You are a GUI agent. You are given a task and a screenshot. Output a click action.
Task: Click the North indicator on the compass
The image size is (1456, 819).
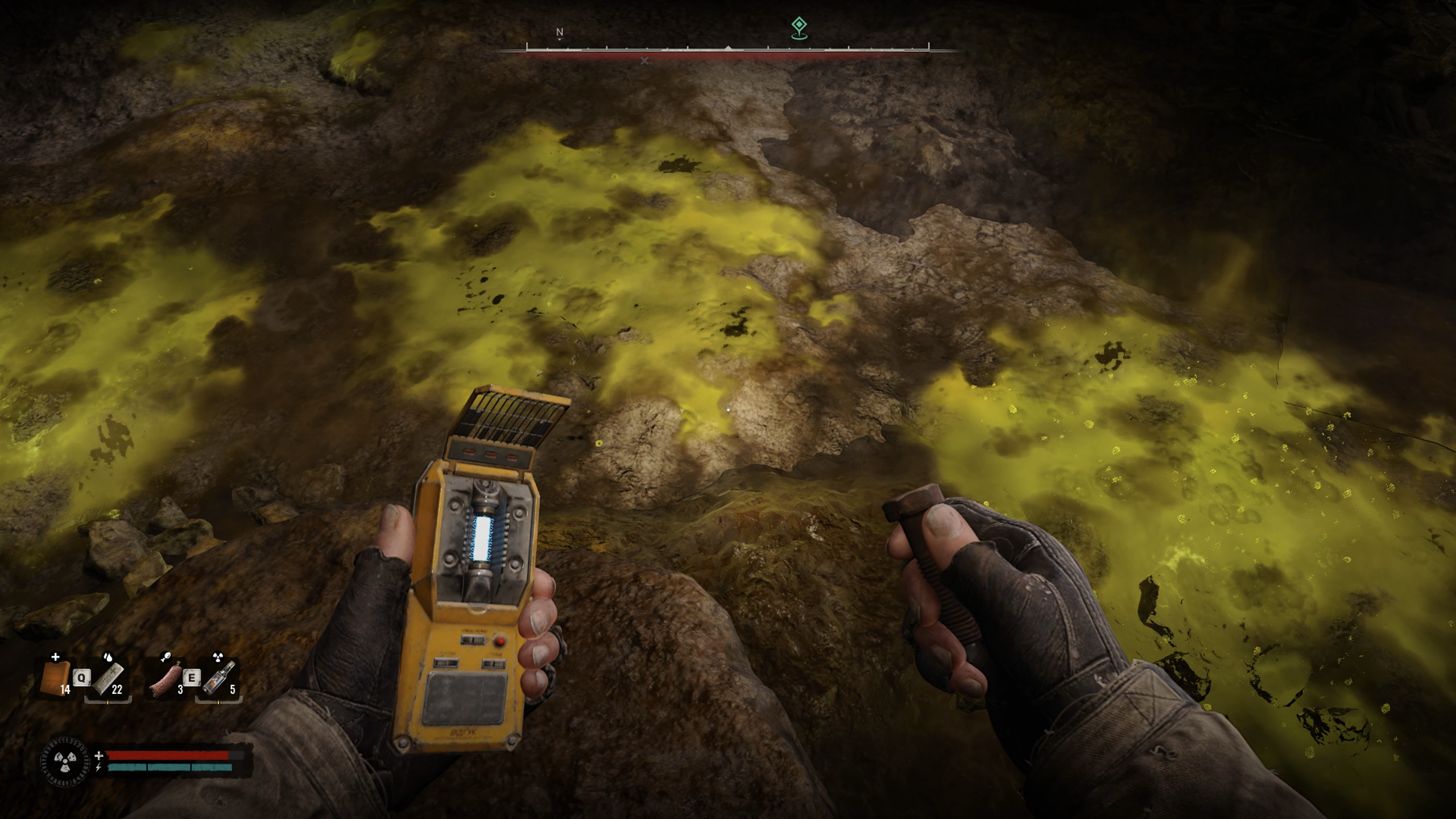(560, 32)
